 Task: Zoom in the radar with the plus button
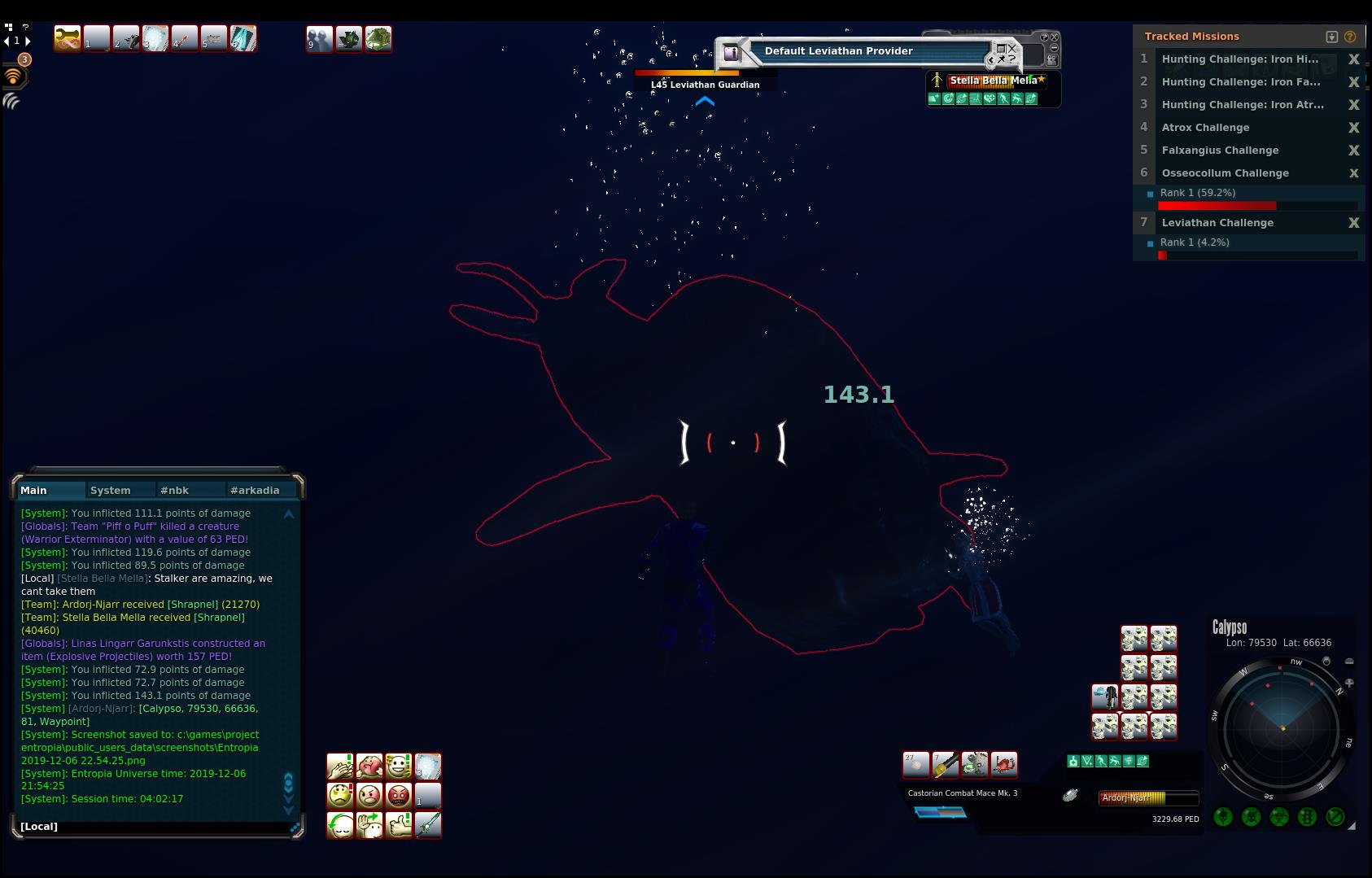point(1349,684)
